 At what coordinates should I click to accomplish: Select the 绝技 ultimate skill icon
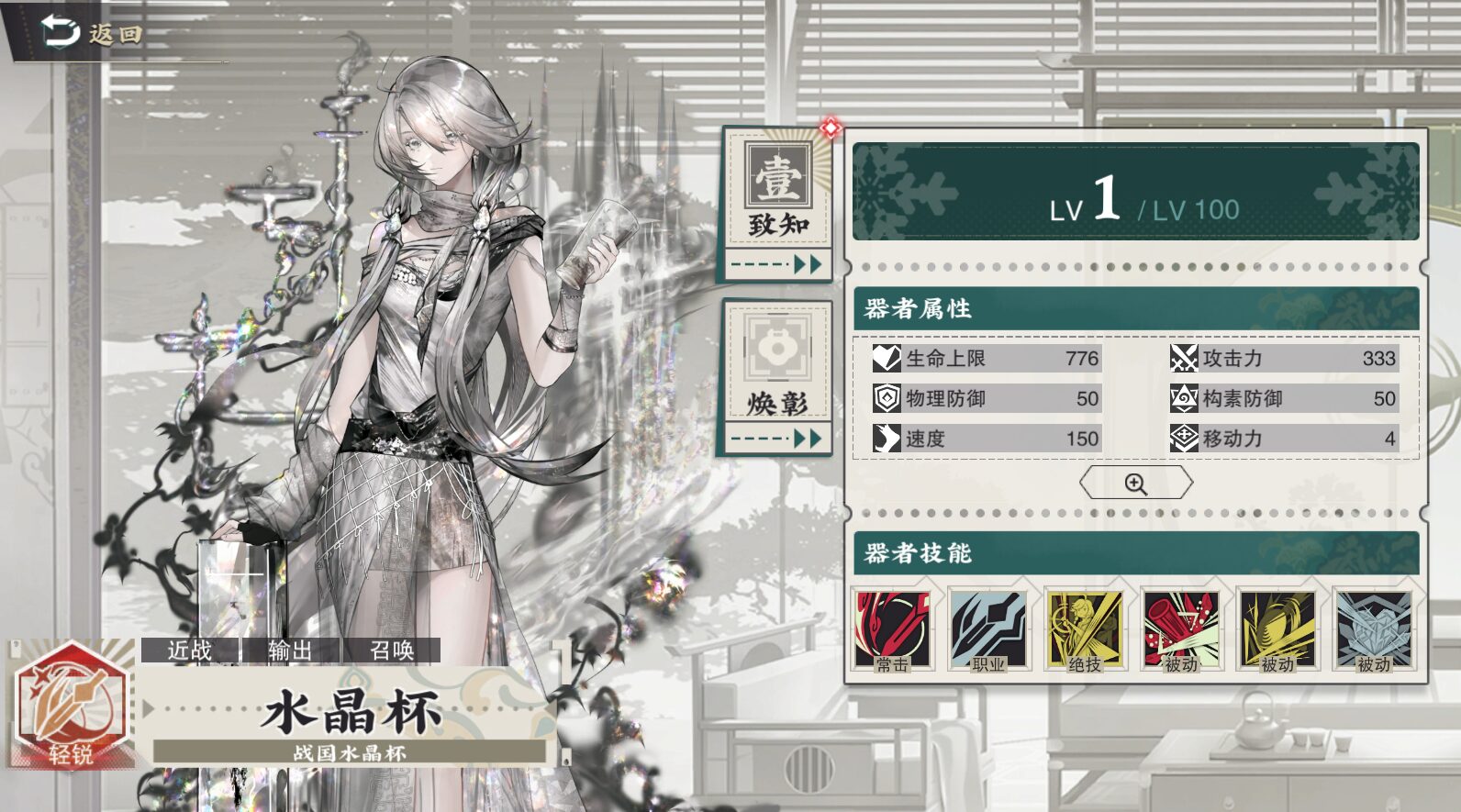coord(1085,631)
